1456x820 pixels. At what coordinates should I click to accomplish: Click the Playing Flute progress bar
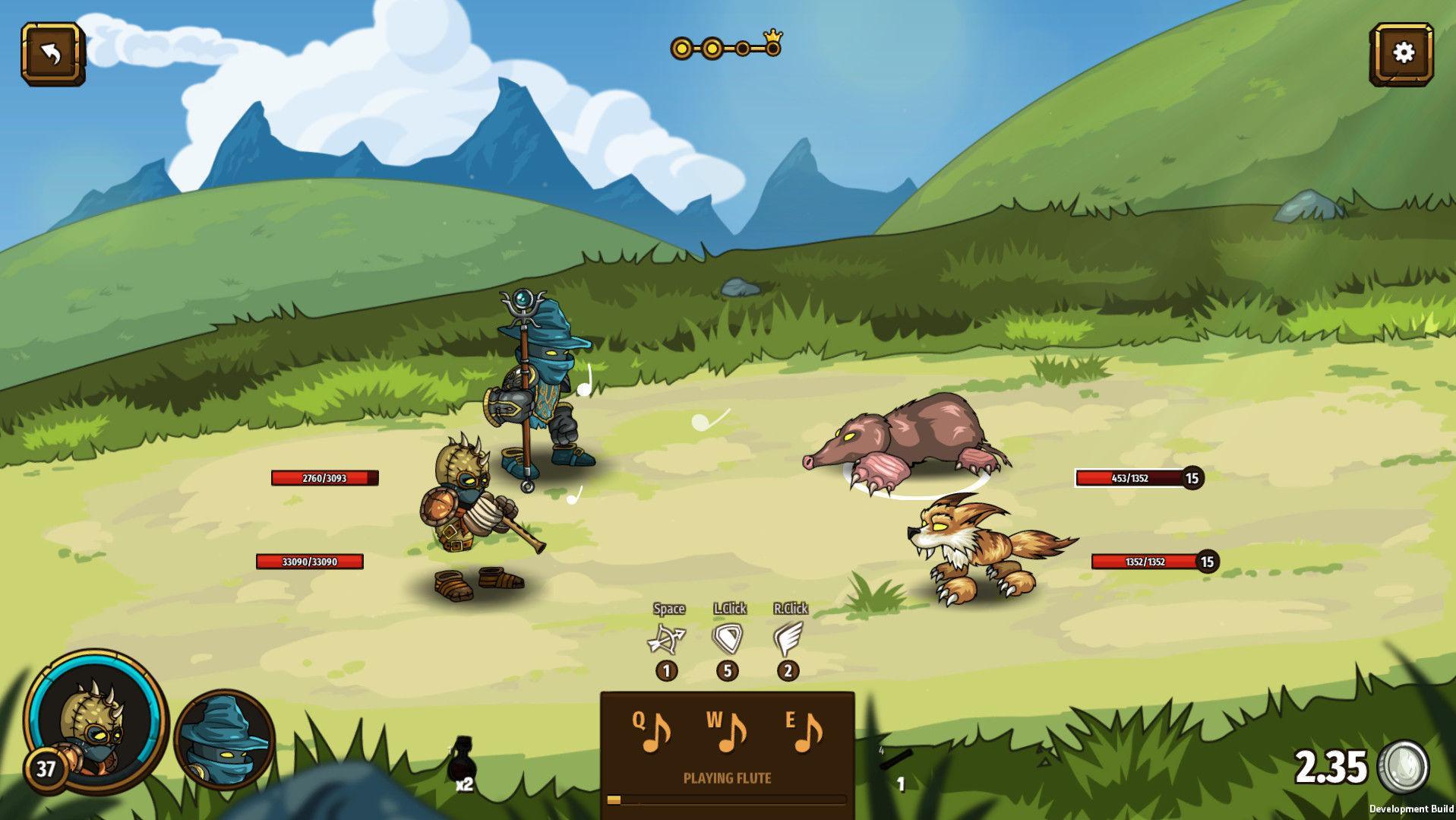(x=728, y=799)
